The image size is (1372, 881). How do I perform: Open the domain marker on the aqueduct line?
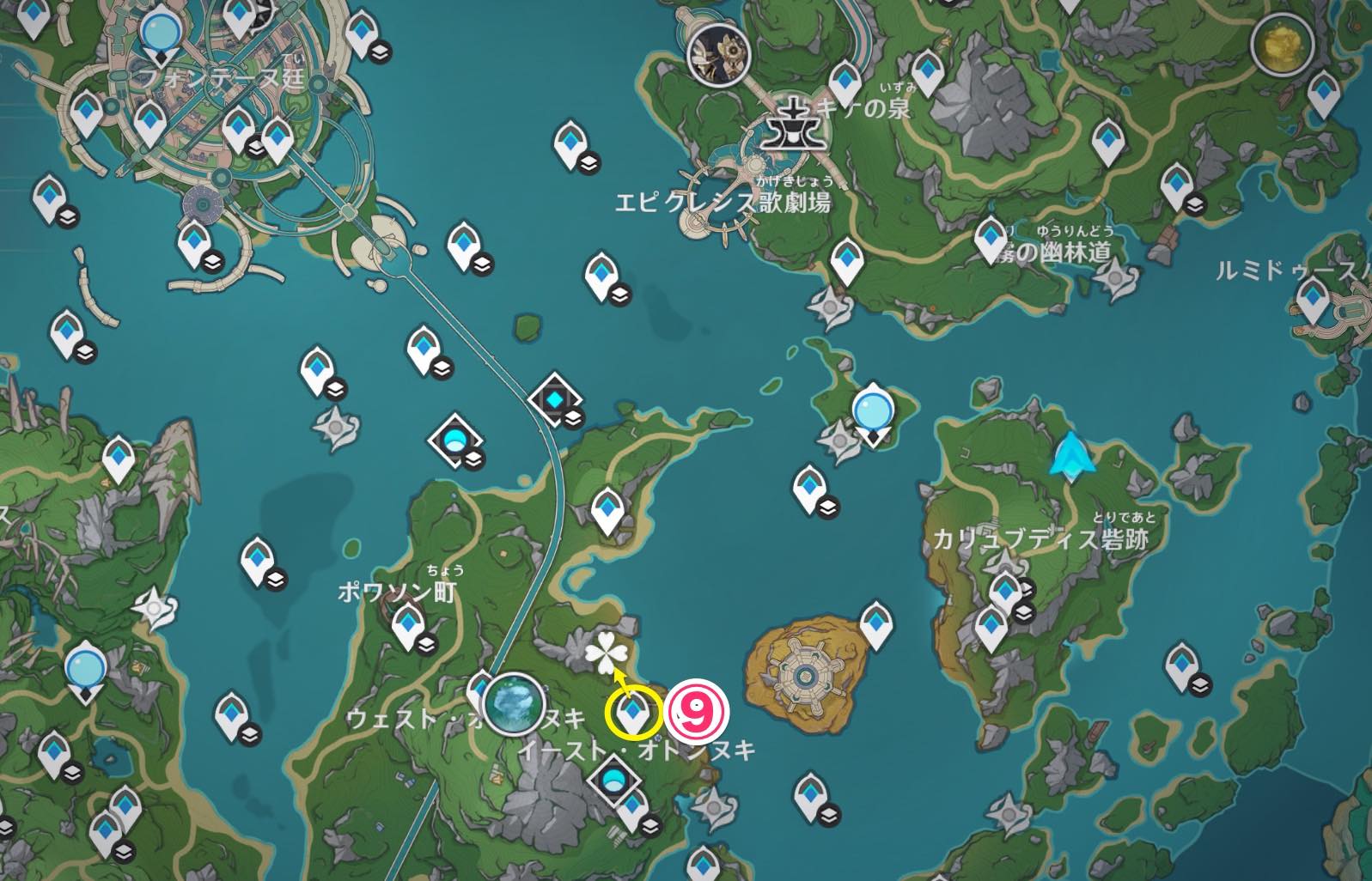(x=555, y=400)
